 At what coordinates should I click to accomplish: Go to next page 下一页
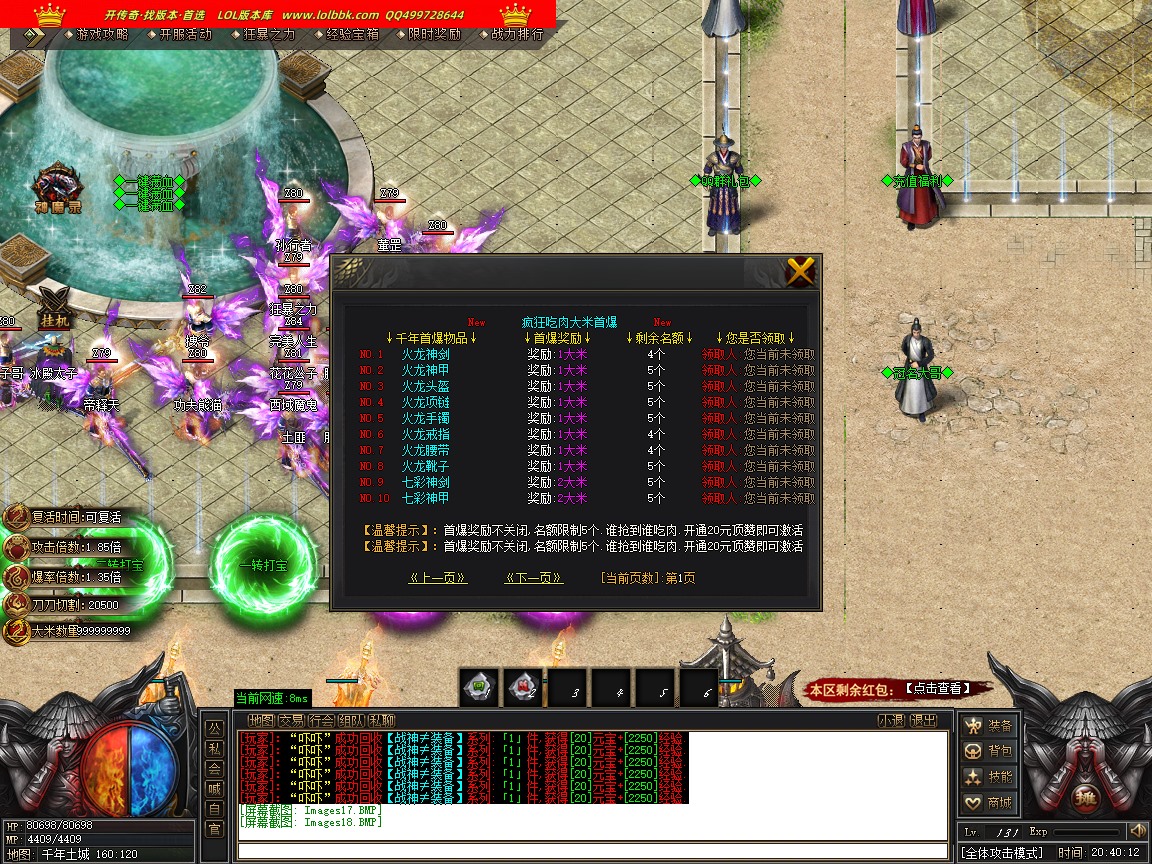click(534, 578)
